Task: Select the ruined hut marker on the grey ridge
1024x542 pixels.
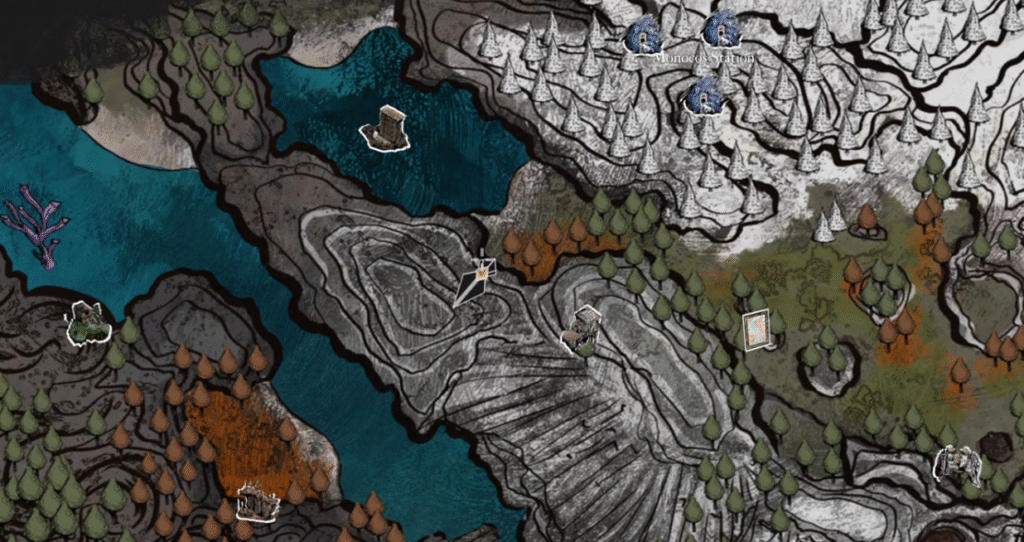Action: pos(582,330)
